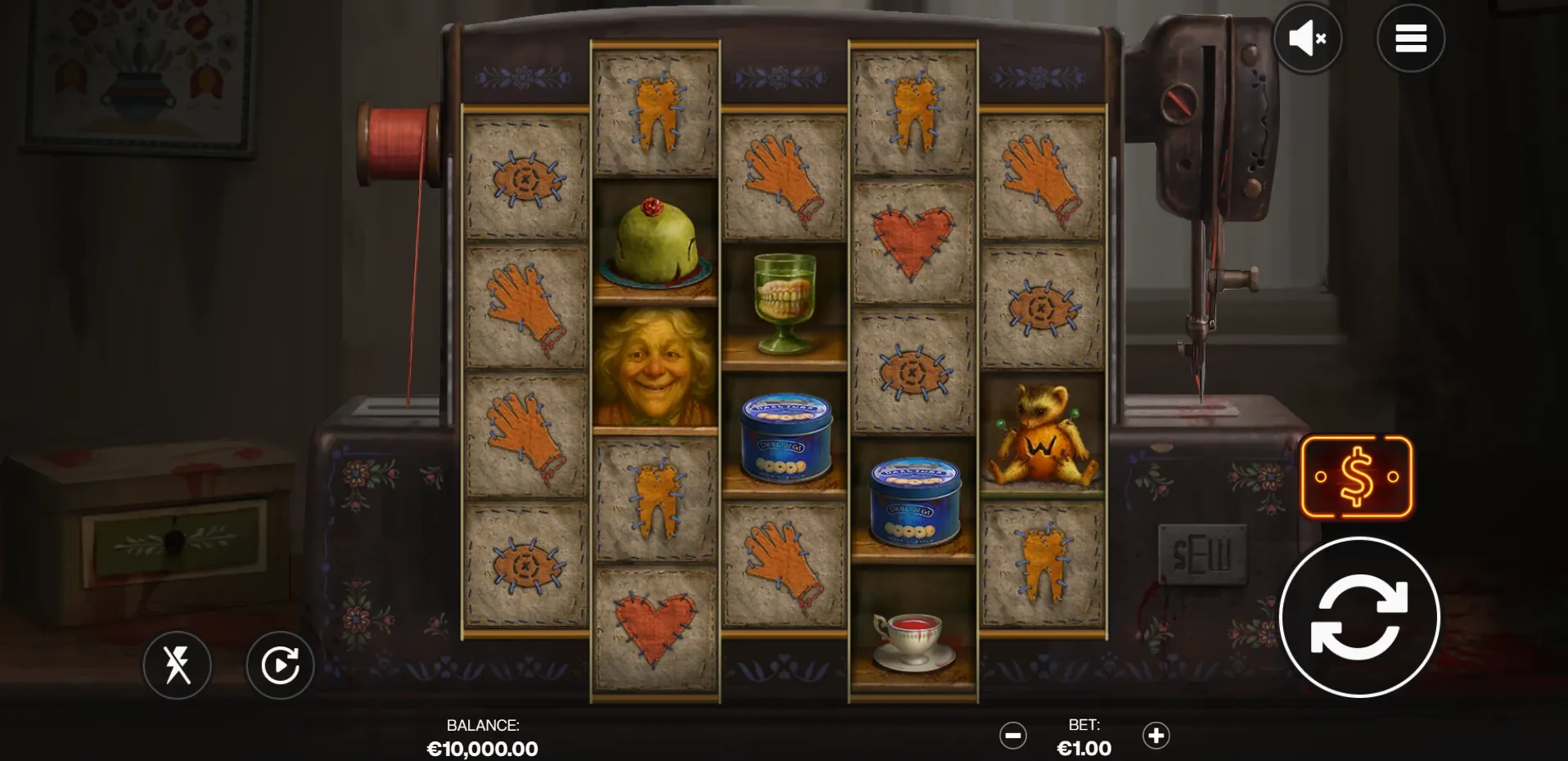Screen dimensions: 1568x761
Task: Decrease the bet with the minus button
Action: (1012, 736)
